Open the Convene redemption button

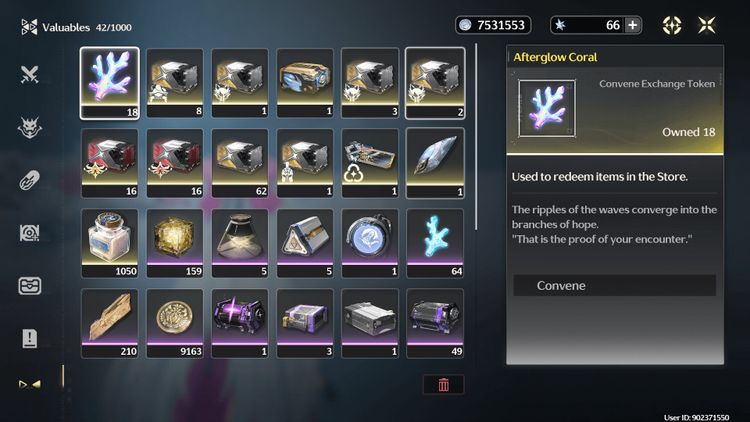[614, 286]
